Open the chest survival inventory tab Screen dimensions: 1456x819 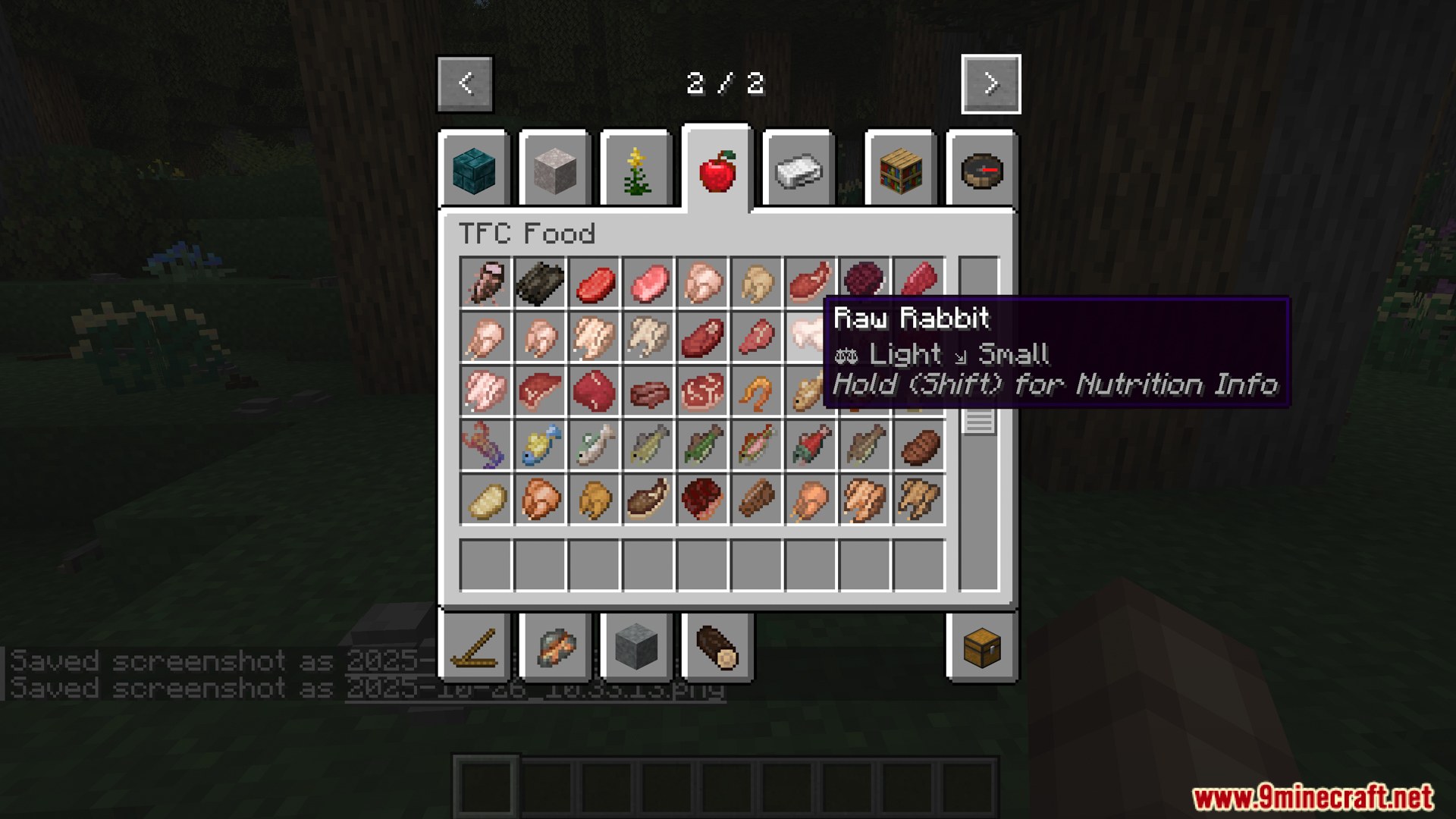tap(982, 648)
